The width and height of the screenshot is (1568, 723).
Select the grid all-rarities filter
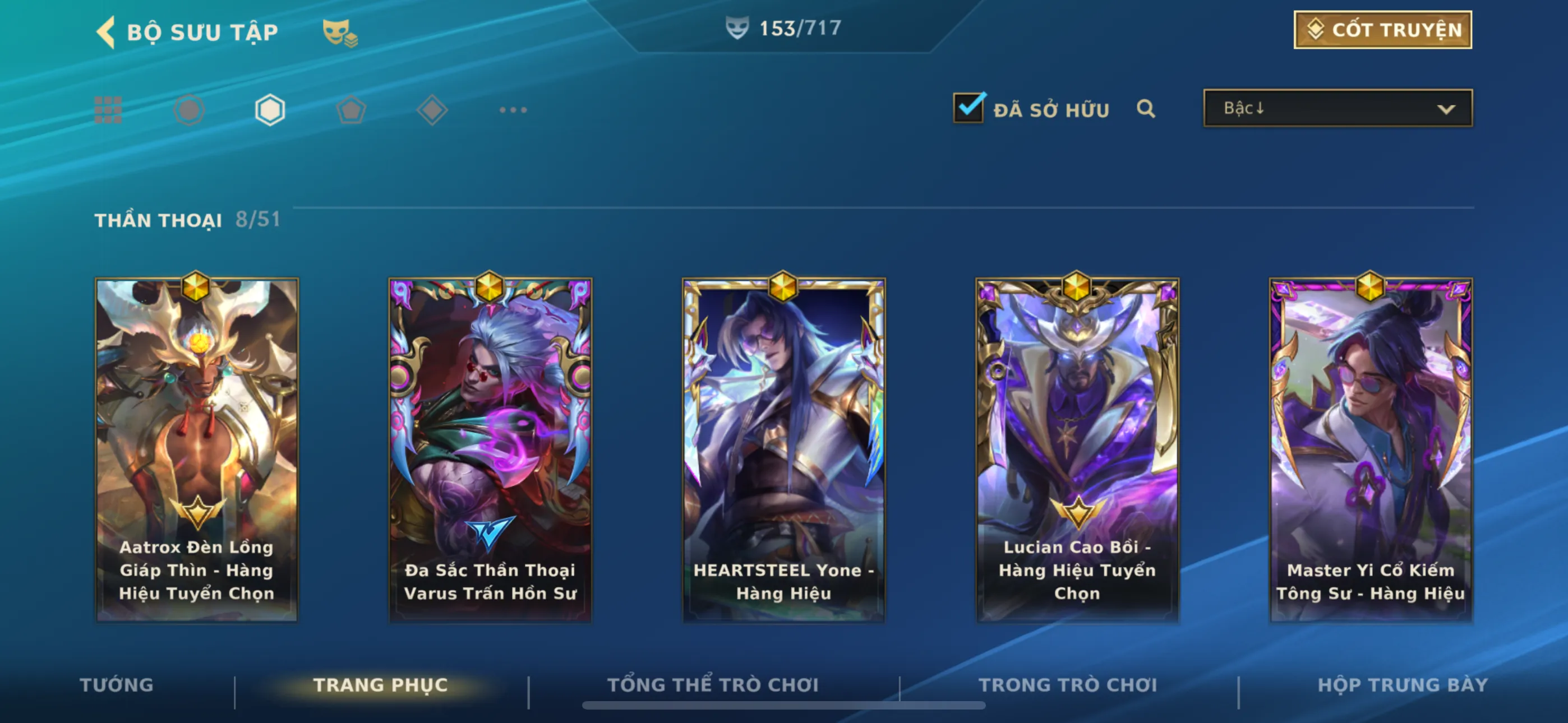pos(108,110)
